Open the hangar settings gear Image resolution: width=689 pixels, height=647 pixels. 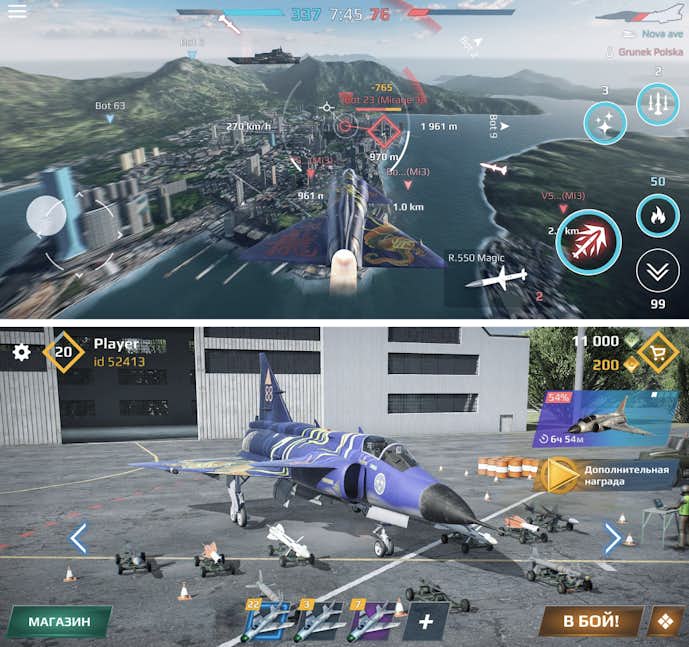(21, 352)
